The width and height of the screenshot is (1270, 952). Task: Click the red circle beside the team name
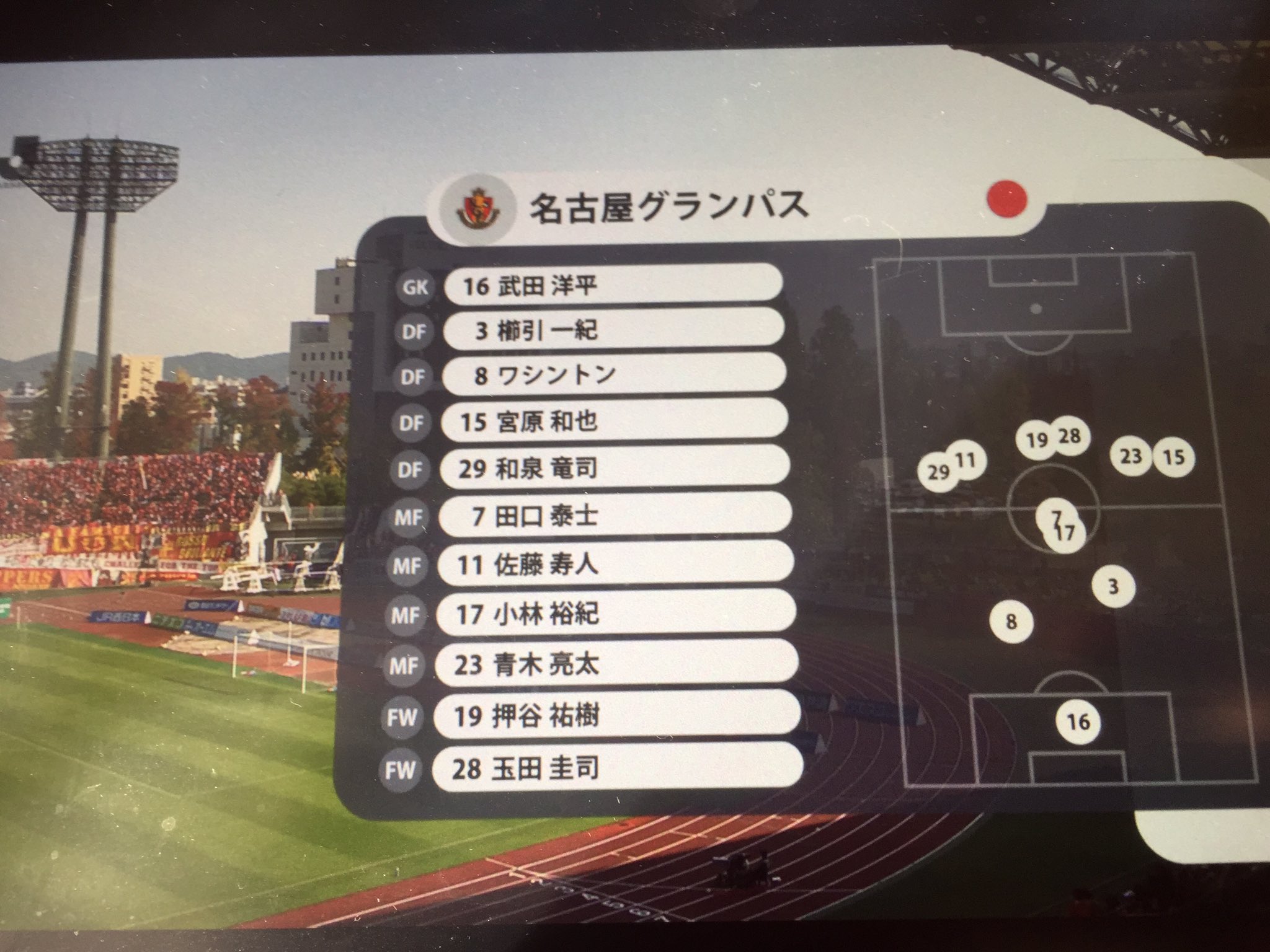(x=1006, y=200)
